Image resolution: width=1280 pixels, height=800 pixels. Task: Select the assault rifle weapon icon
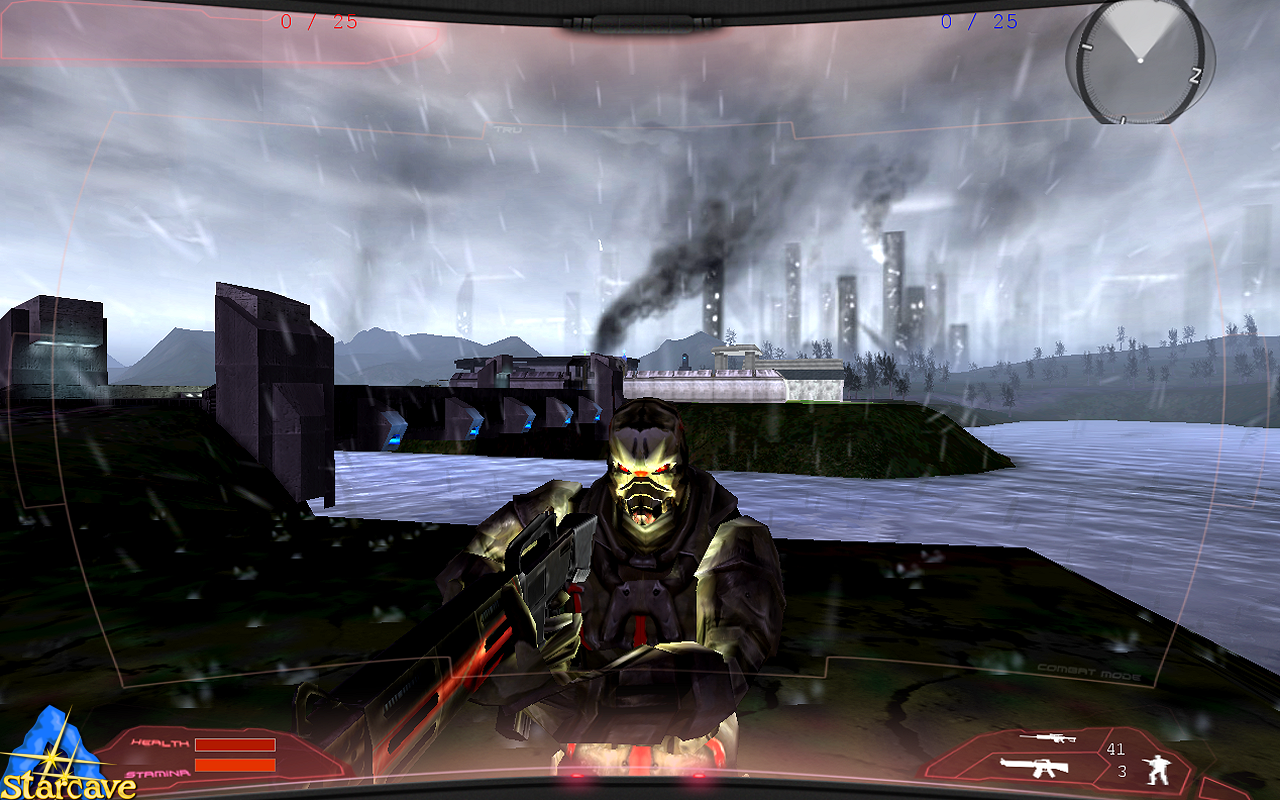(x=1034, y=767)
